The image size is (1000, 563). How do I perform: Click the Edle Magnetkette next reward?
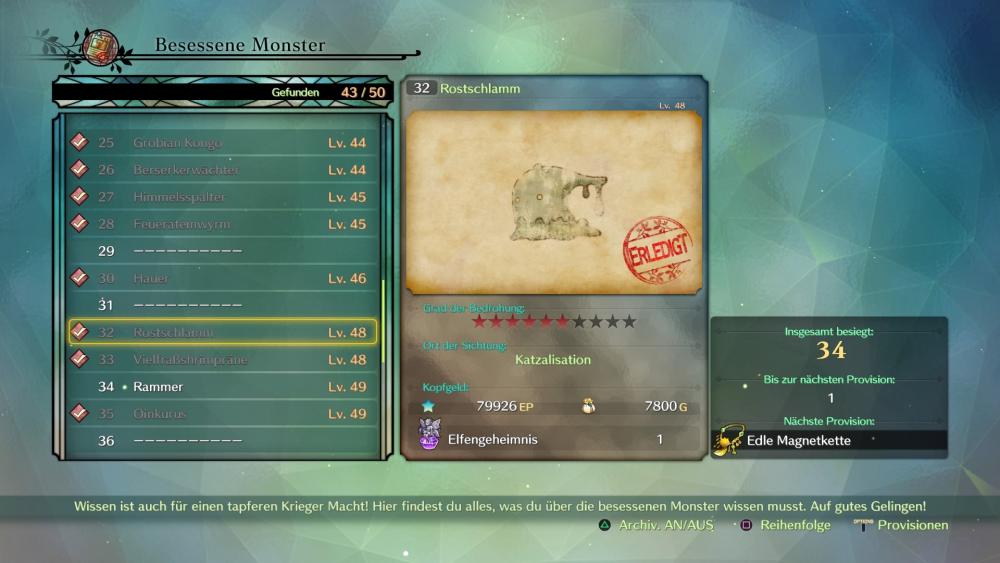coord(829,440)
